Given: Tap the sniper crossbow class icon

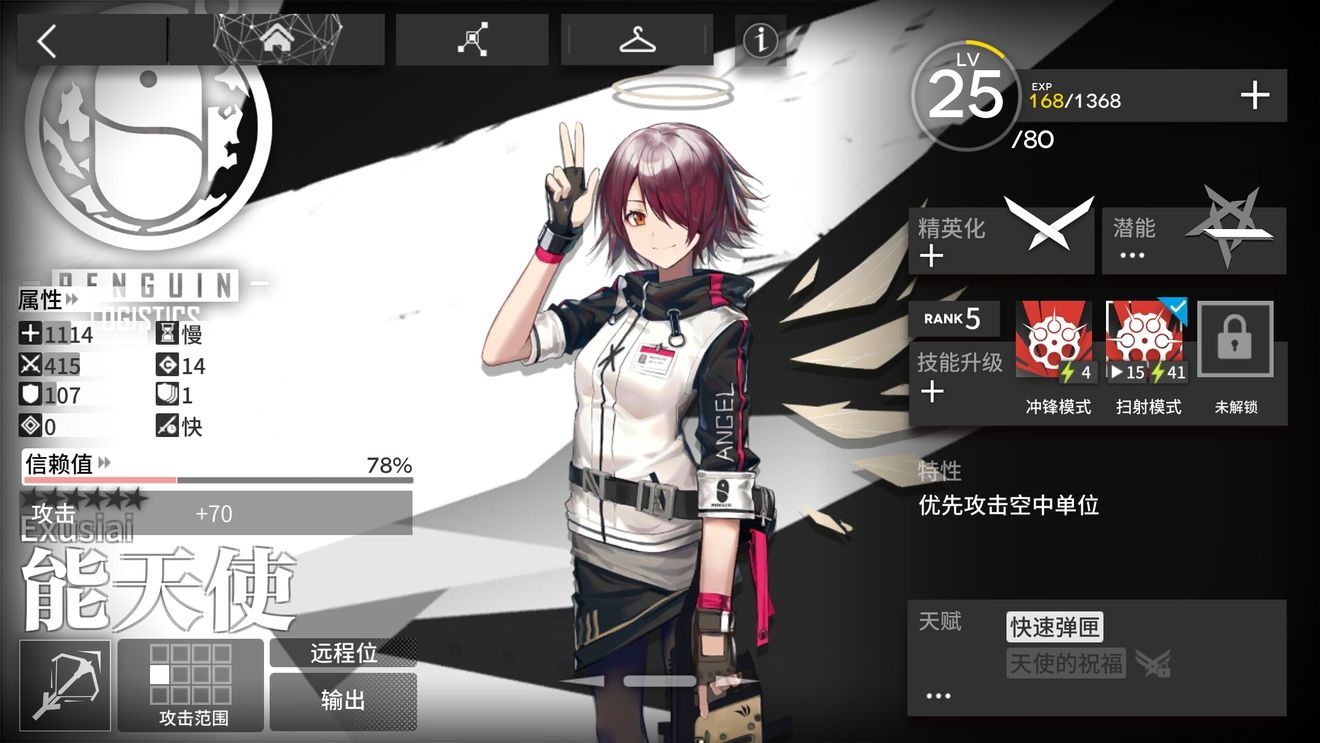Looking at the screenshot, I should point(65,685).
